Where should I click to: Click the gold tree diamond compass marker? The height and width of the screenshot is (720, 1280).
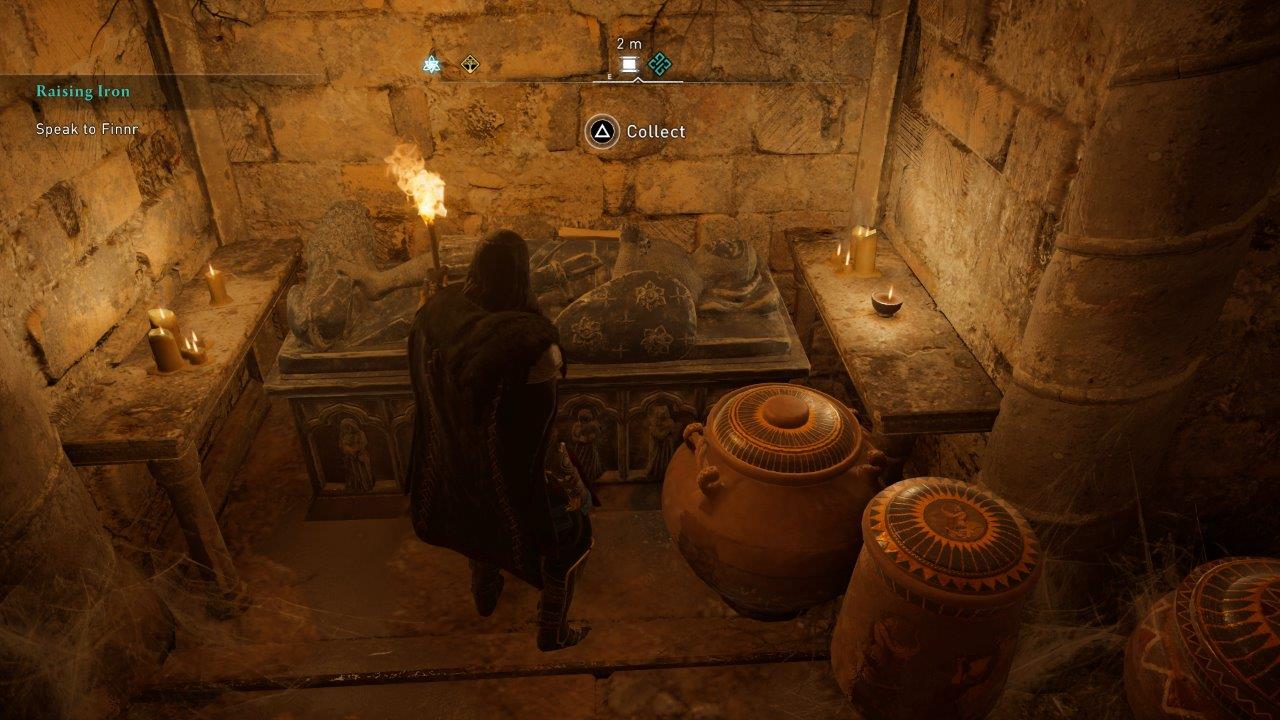470,65
